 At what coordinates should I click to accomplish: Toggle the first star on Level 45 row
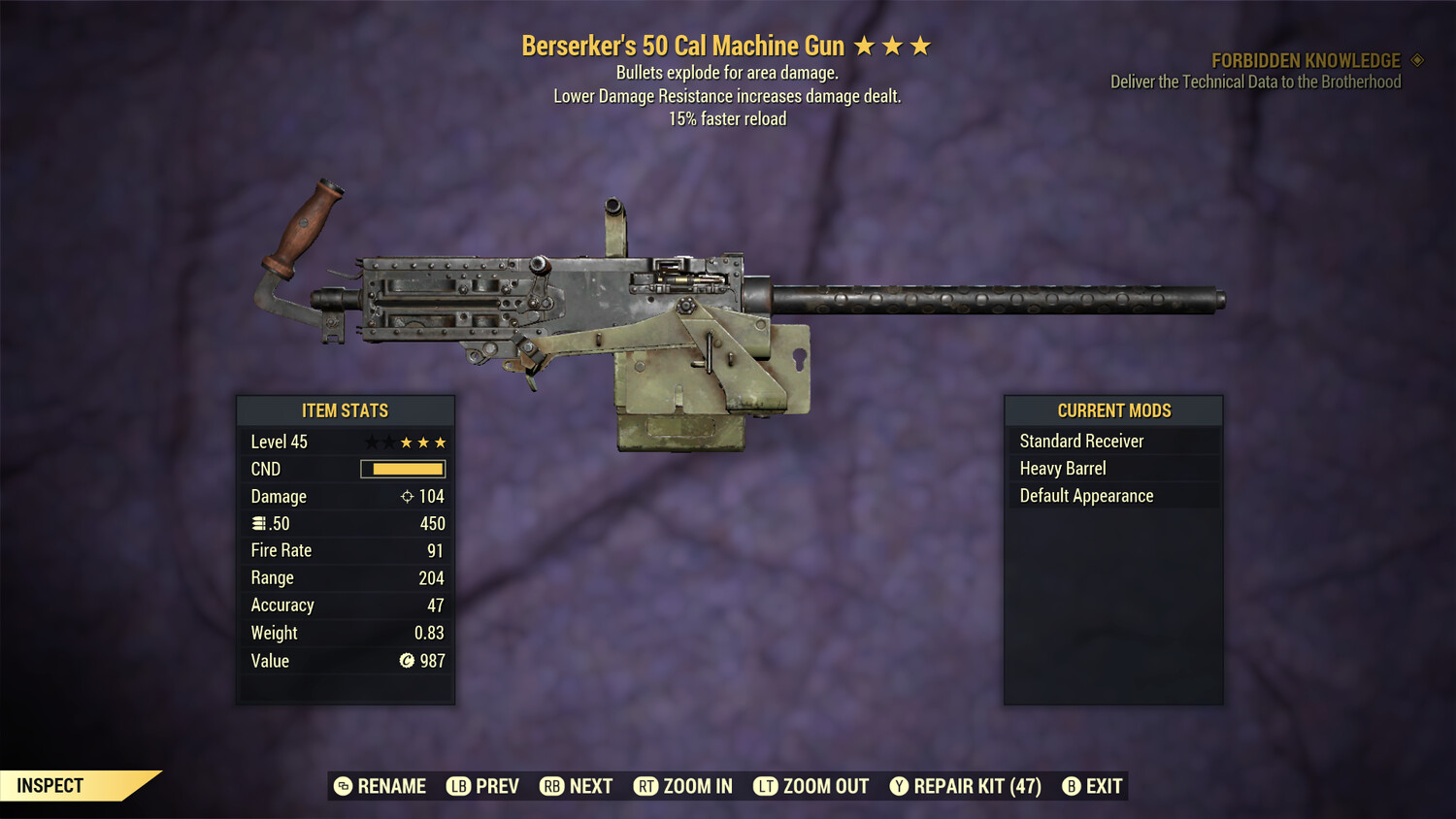[x=371, y=442]
